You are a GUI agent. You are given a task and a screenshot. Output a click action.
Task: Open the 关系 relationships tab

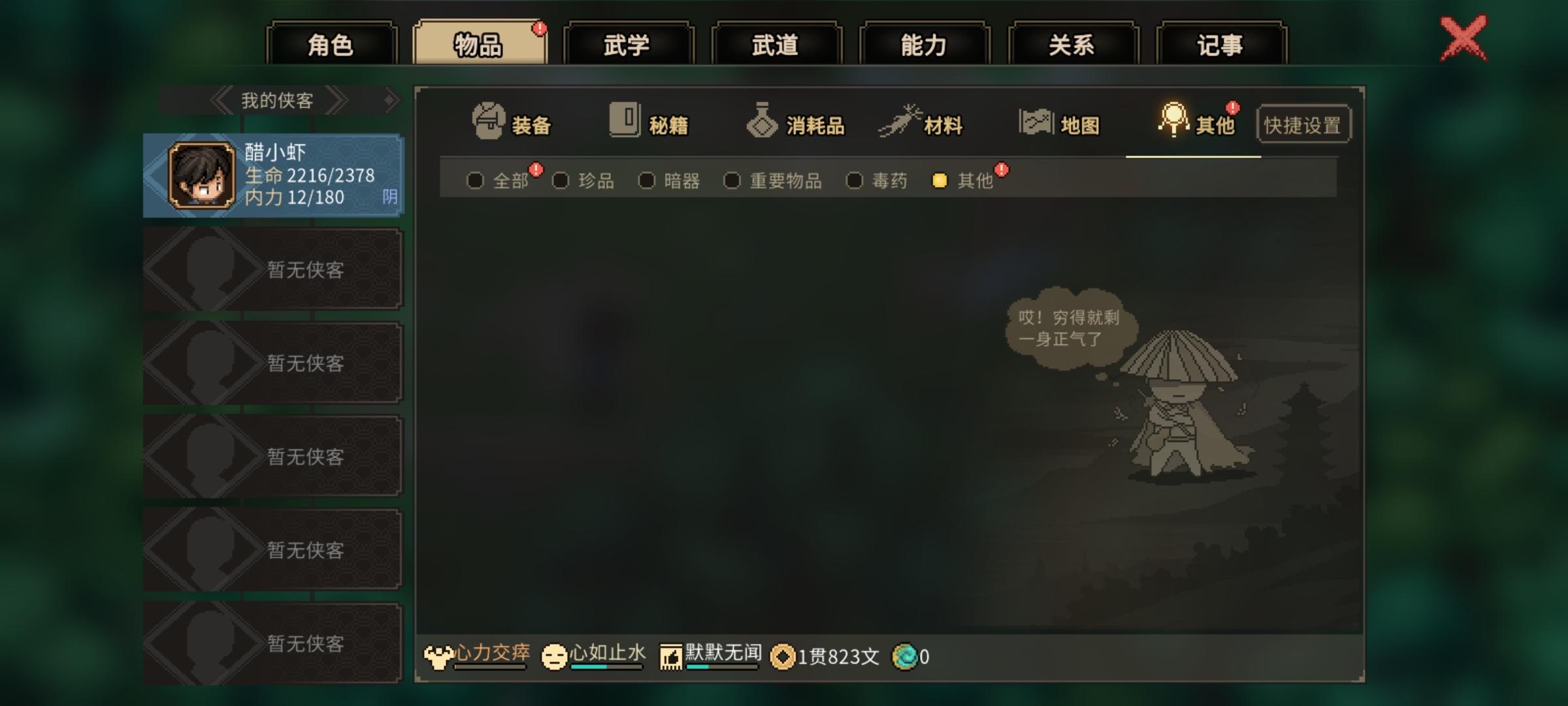[x=1074, y=43]
